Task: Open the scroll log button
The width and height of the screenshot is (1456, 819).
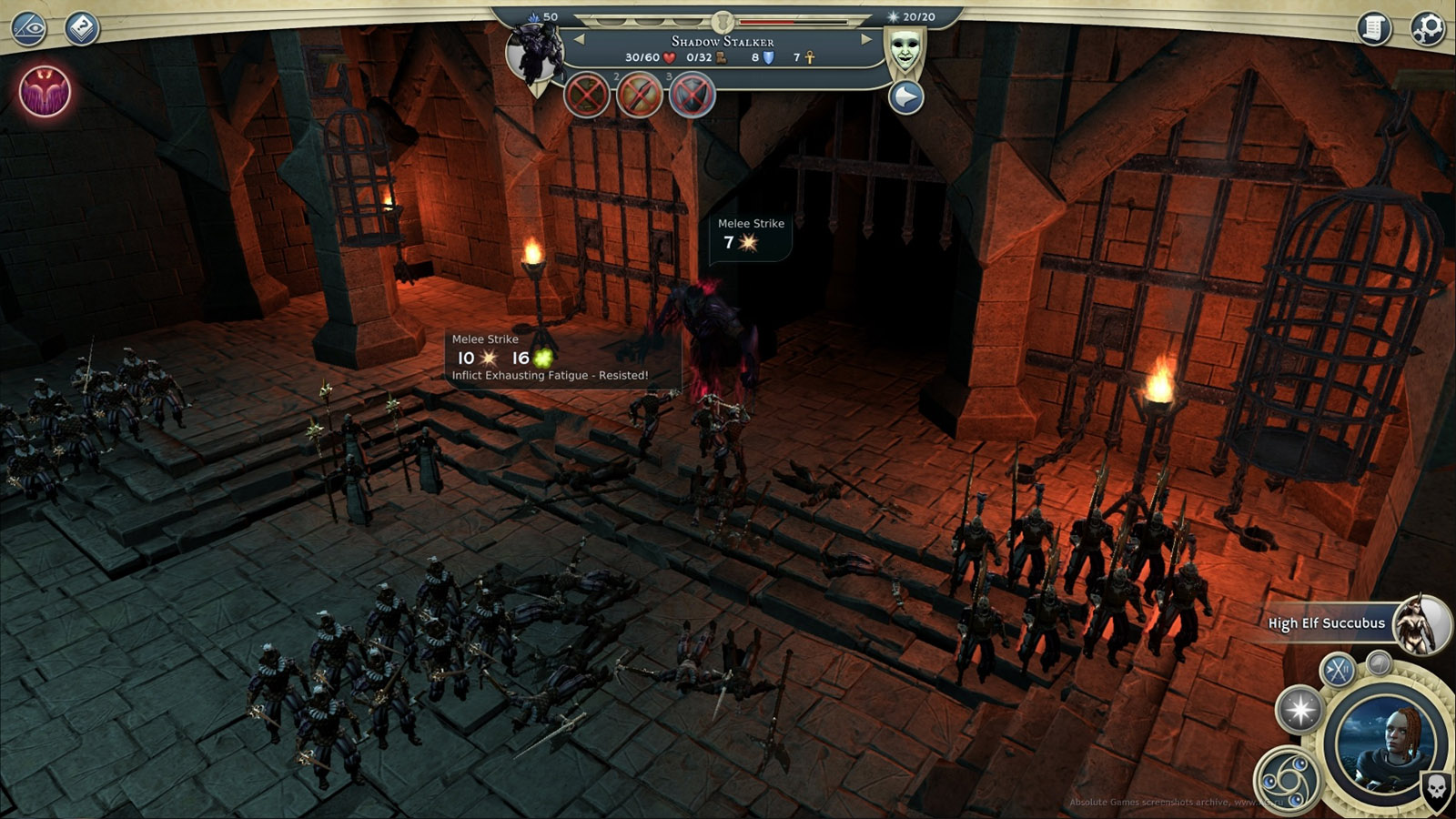Action: (1375, 28)
